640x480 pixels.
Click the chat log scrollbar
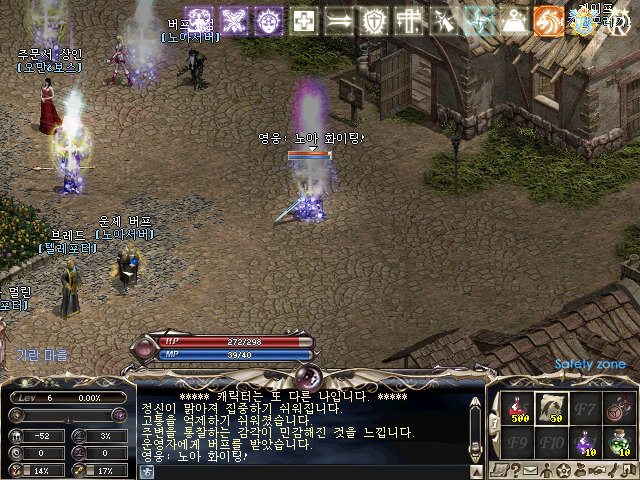pos(476,420)
